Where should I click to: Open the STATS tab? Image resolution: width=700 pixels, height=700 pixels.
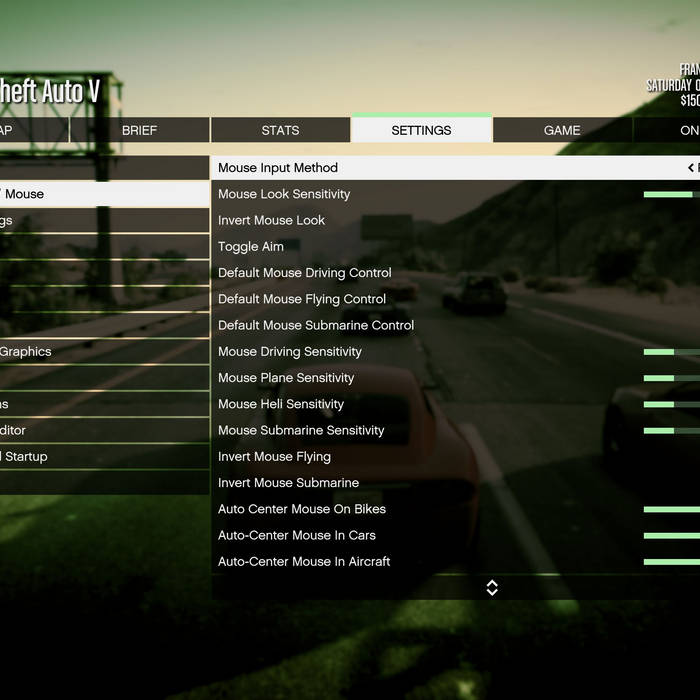280,130
